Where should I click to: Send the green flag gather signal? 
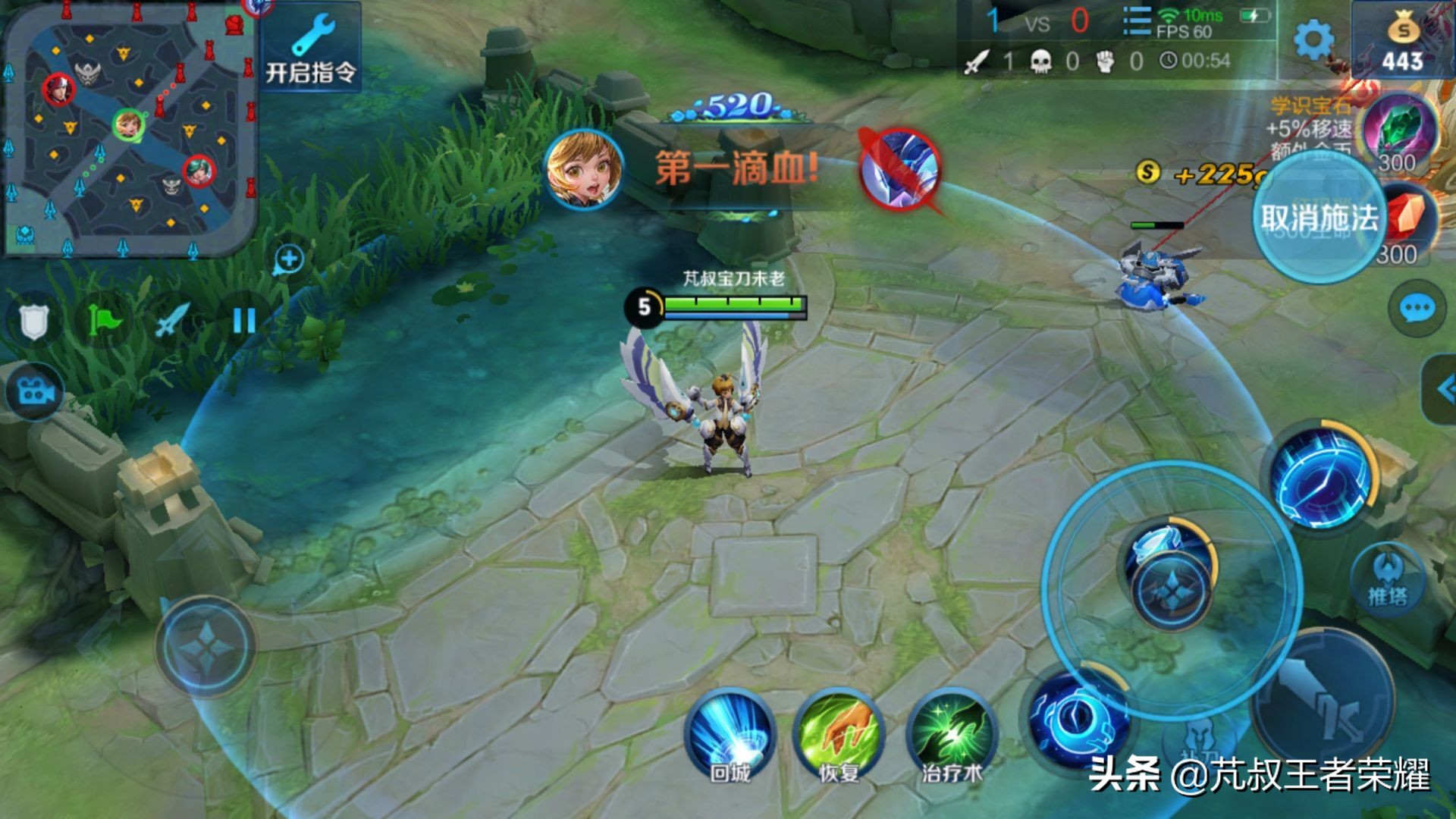click(104, 322)
